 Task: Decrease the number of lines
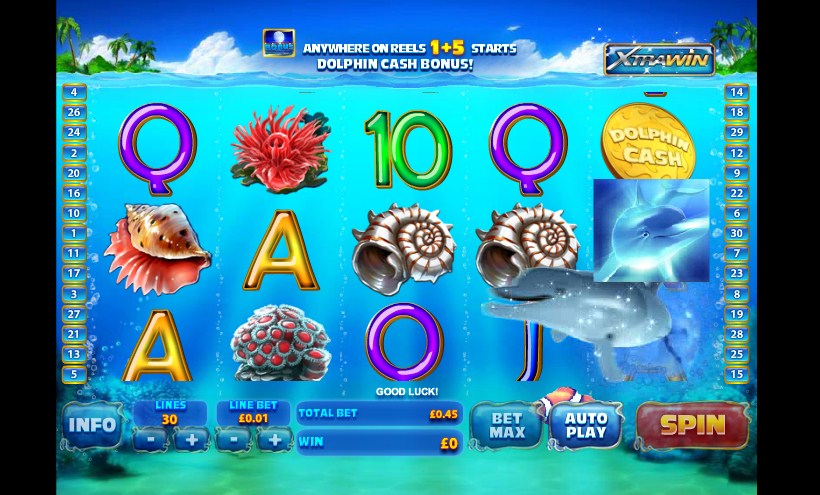pyautogui.click(x=148, y=438)
